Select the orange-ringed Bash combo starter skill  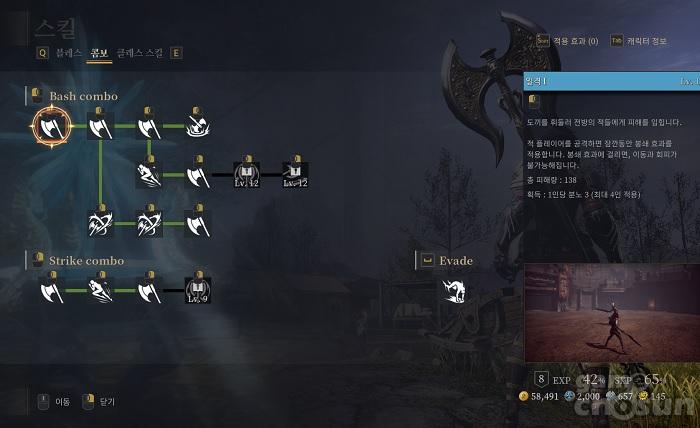point(51,126)
